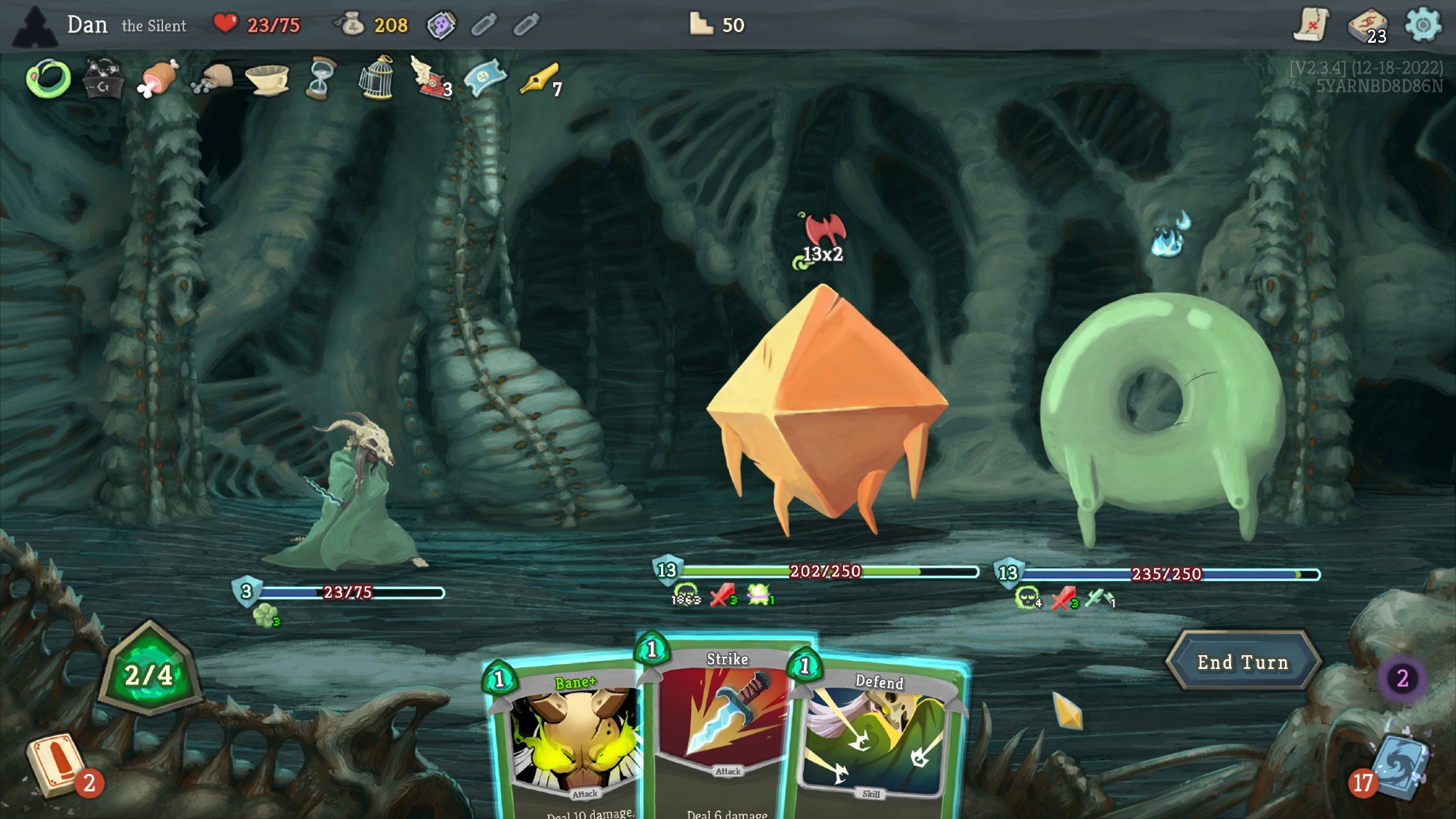The height and width of the screenshot is (819, 1456).
Task: Inspect the winged boot relic
Action: coord(430,77)
